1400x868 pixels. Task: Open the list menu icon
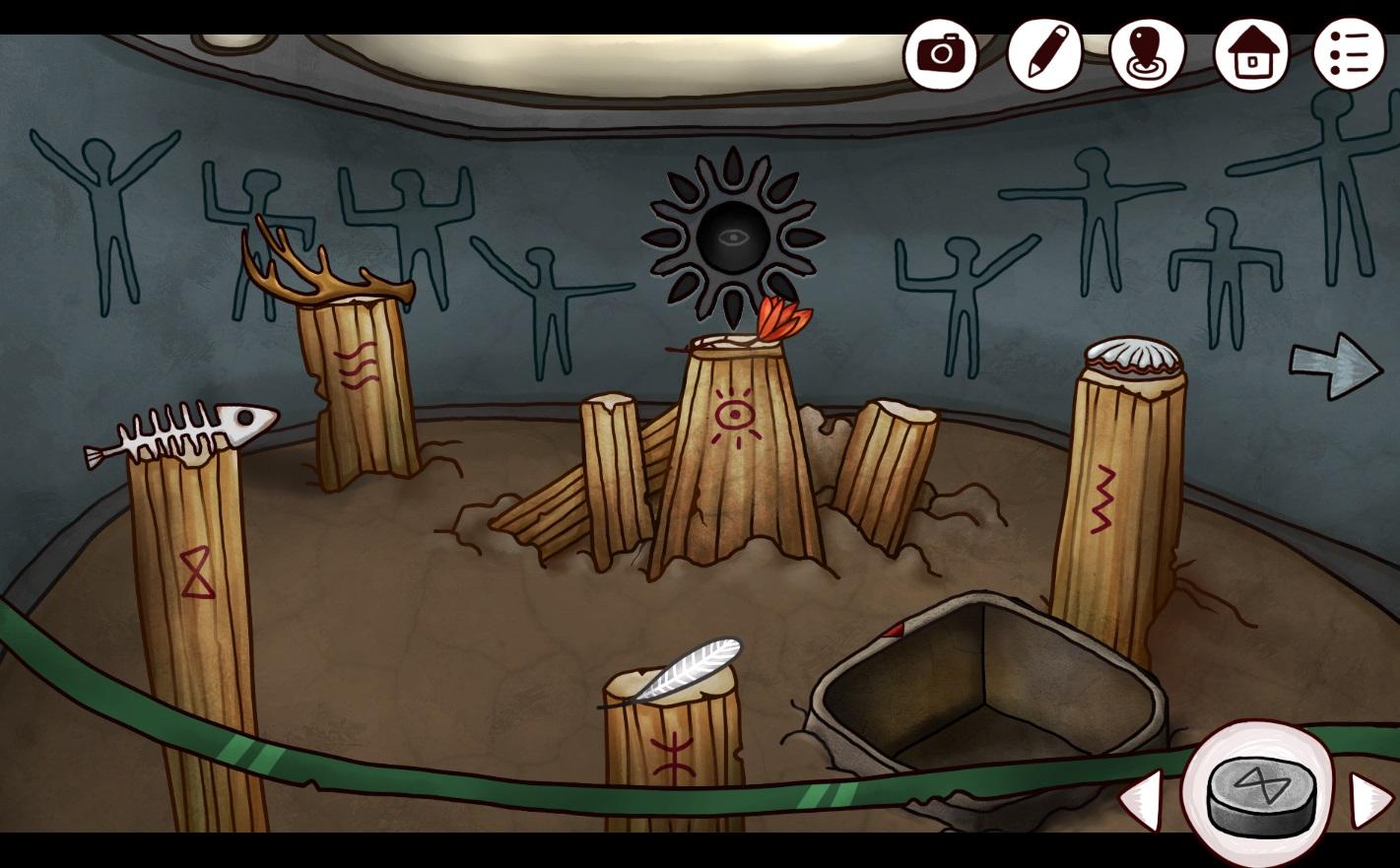point(1349,53)
